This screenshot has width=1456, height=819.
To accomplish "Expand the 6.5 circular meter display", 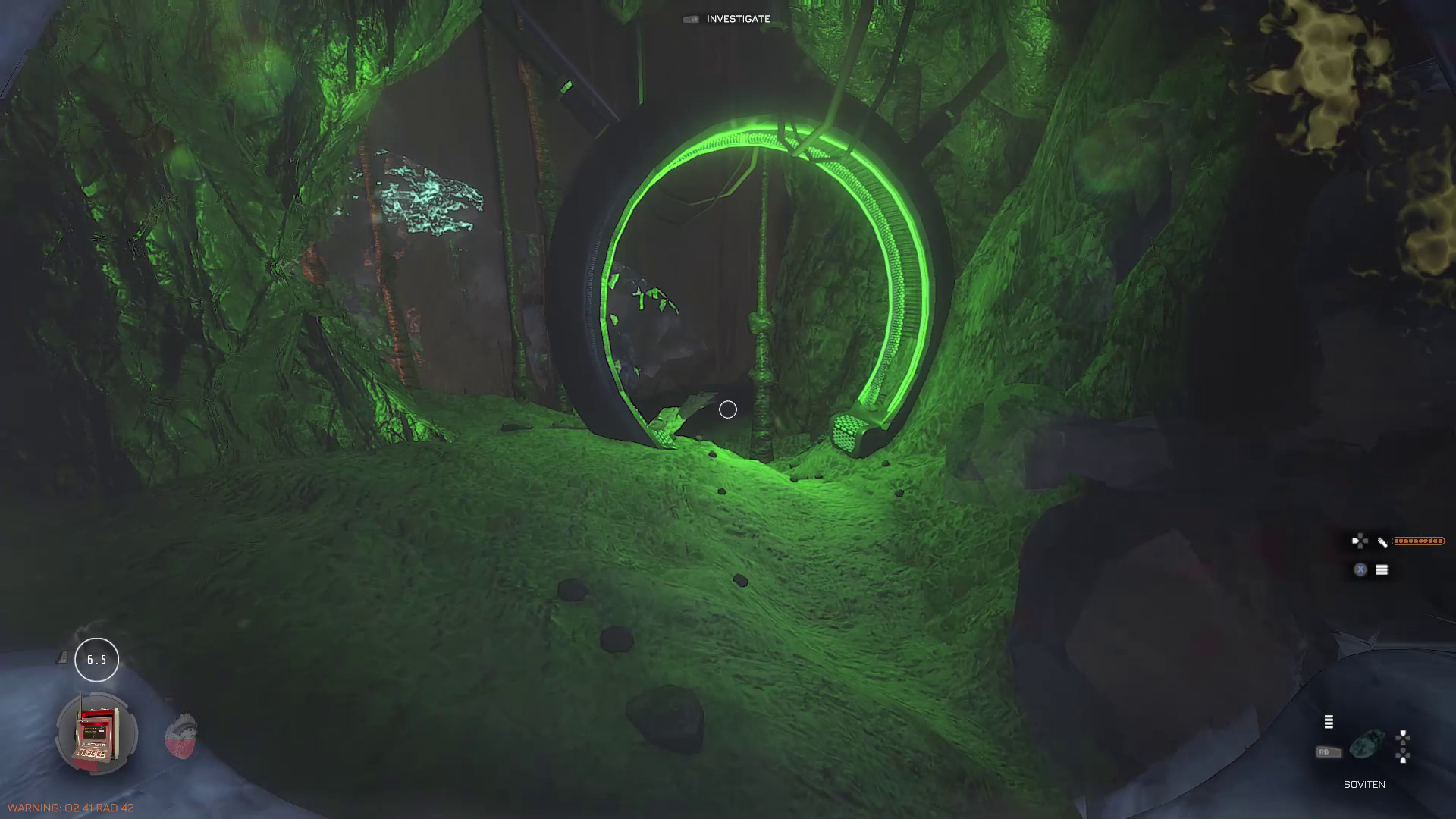I will pos(96,659).
